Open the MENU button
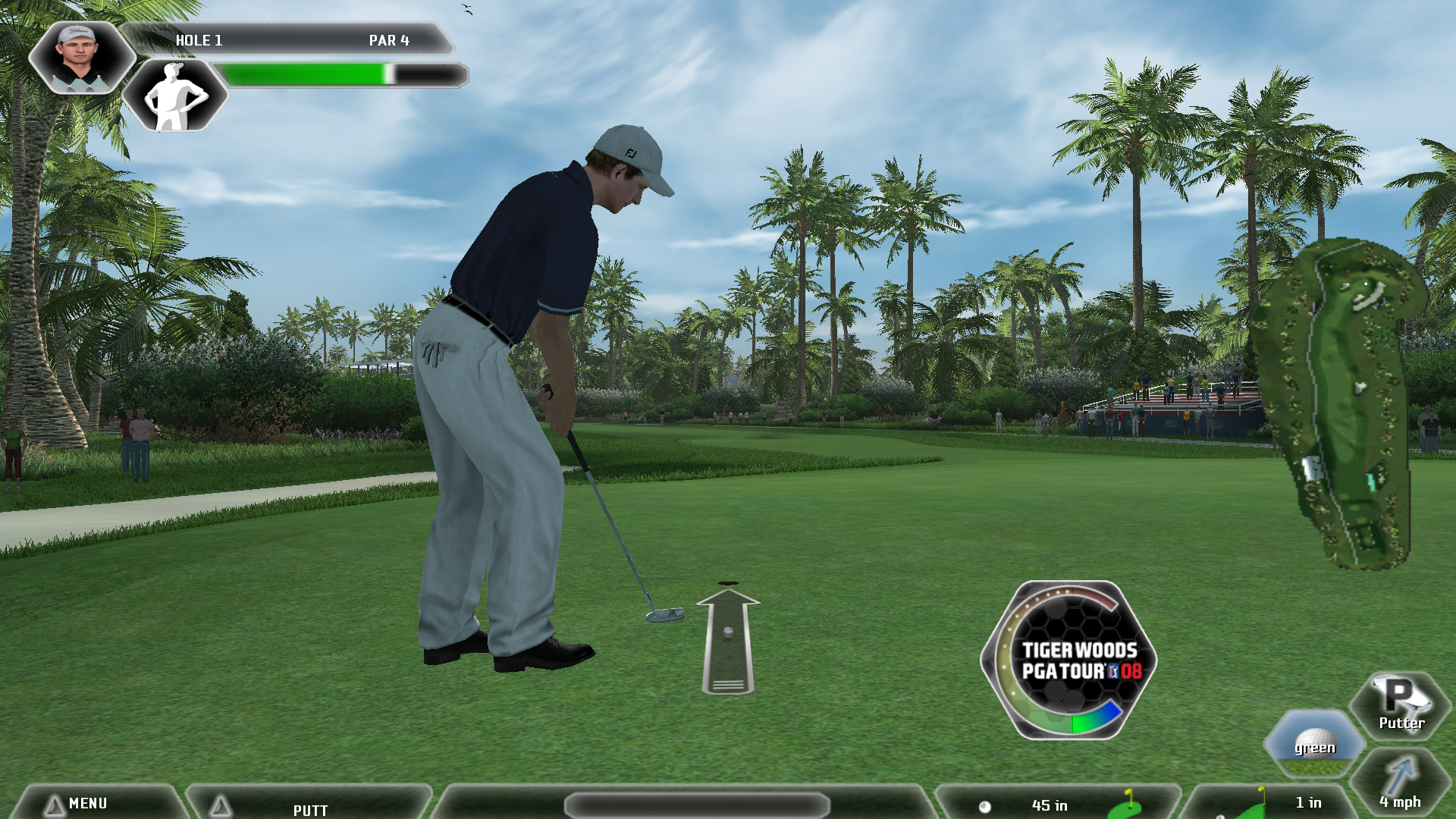 pos(88,803)
